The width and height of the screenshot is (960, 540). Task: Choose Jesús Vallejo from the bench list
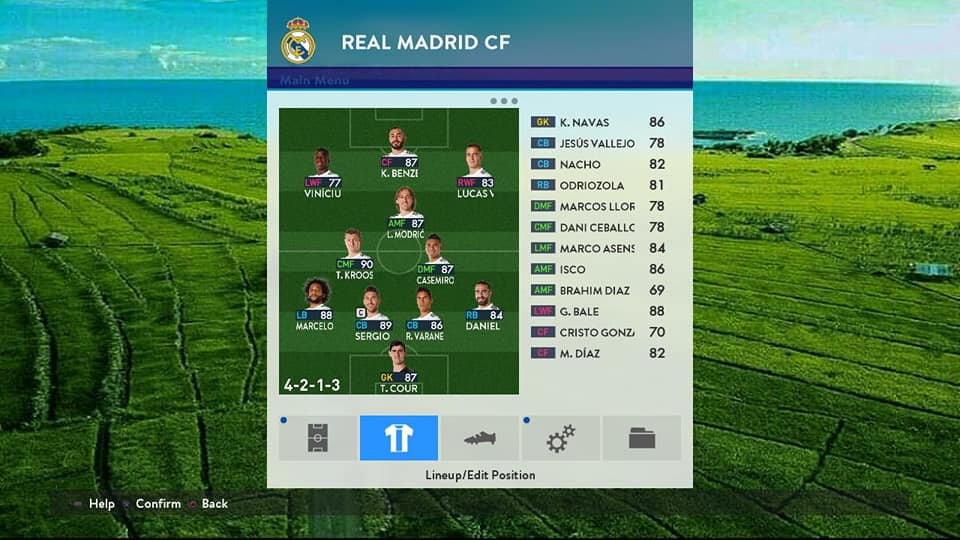pyautogui.click(x=598, y=143)
